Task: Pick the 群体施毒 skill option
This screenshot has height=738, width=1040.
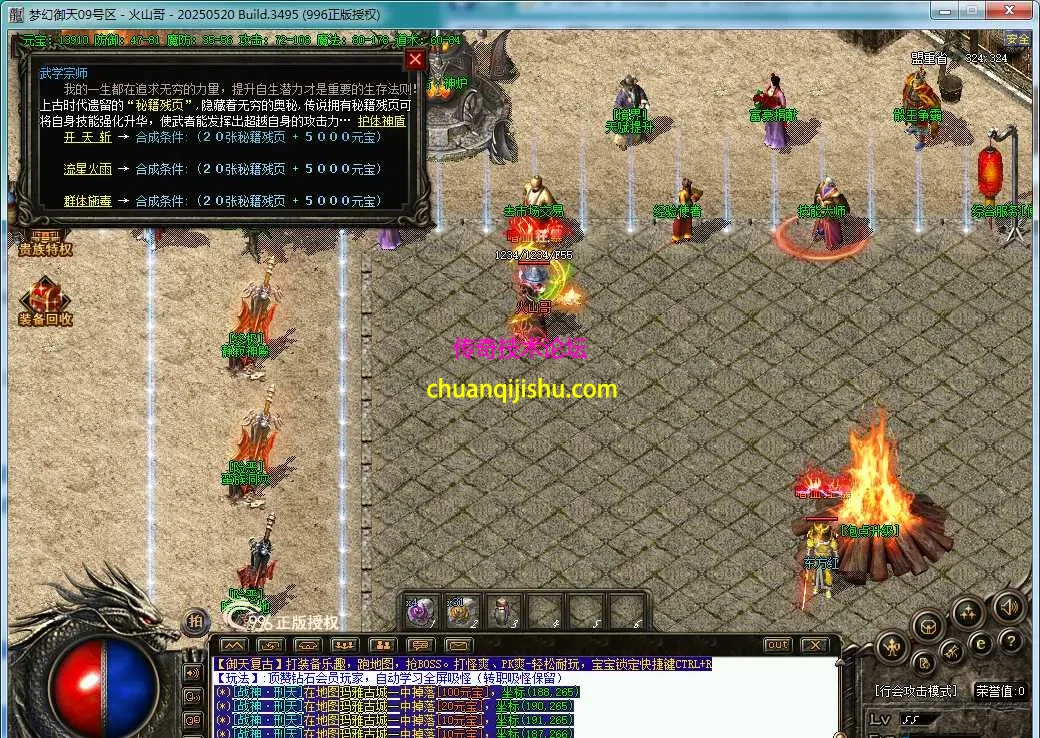Action: tap(88, 200)
